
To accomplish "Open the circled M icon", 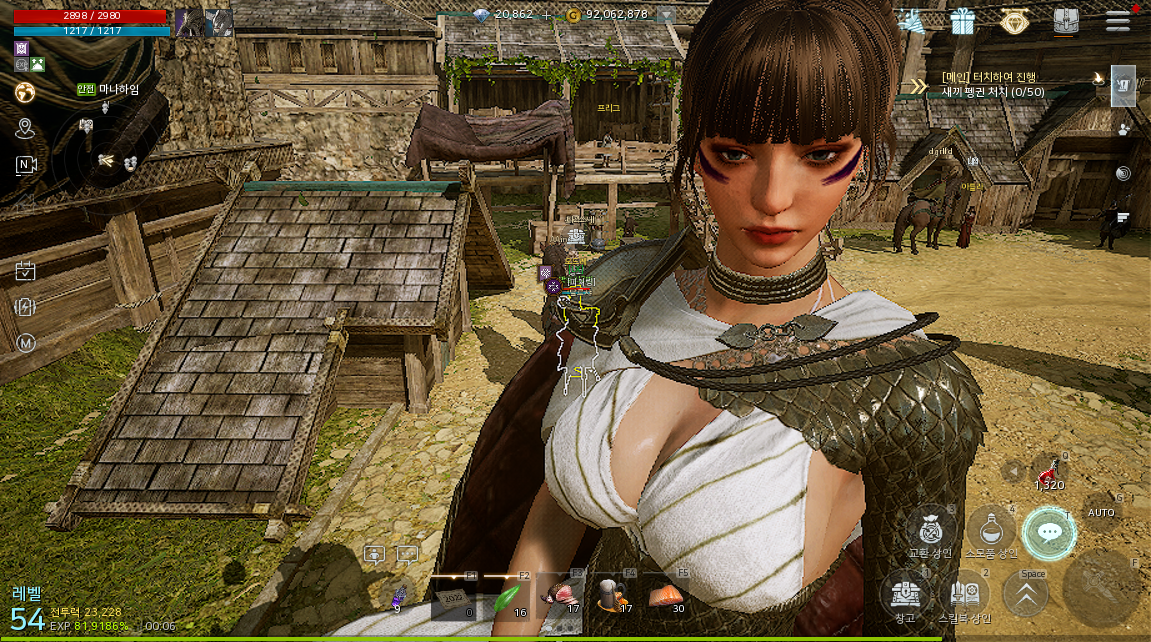I will pos(25,343).
